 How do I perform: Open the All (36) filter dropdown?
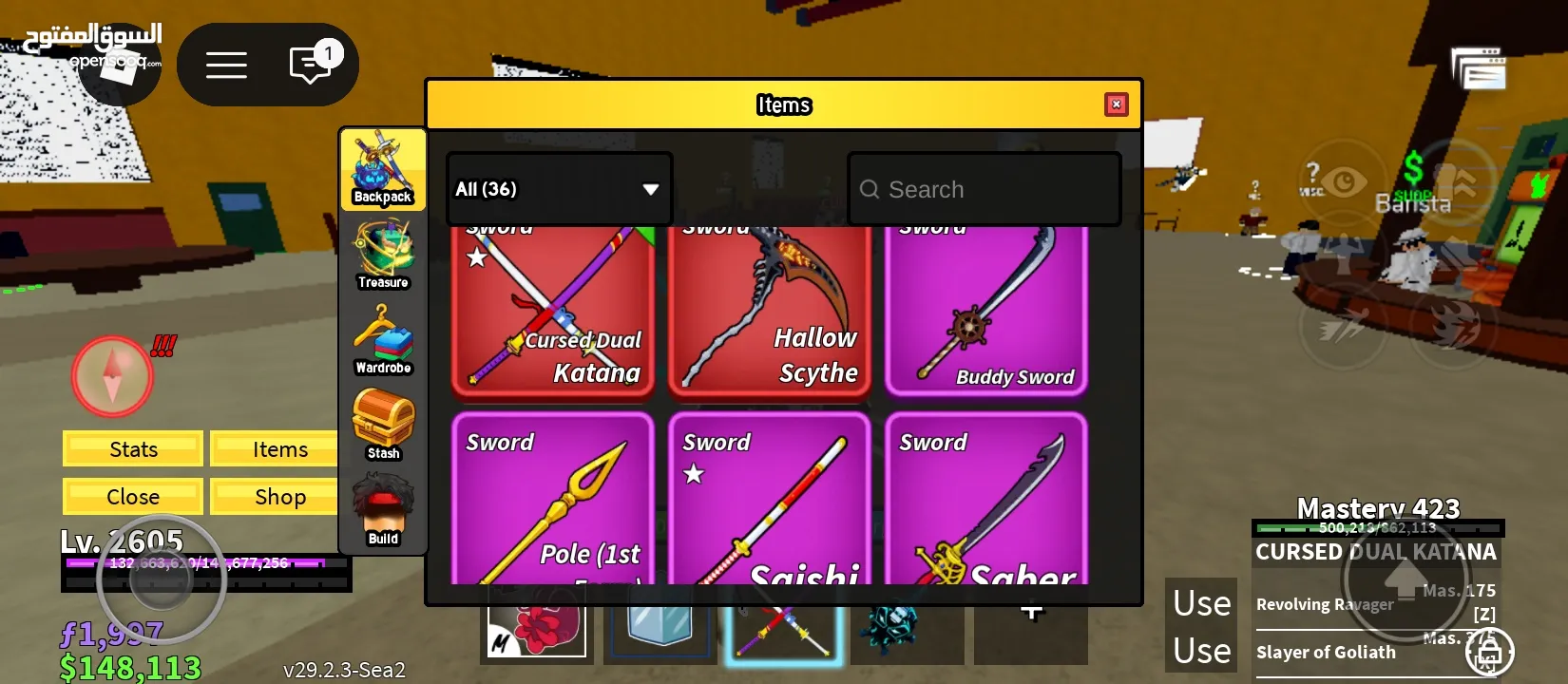(x=559, y=189)
